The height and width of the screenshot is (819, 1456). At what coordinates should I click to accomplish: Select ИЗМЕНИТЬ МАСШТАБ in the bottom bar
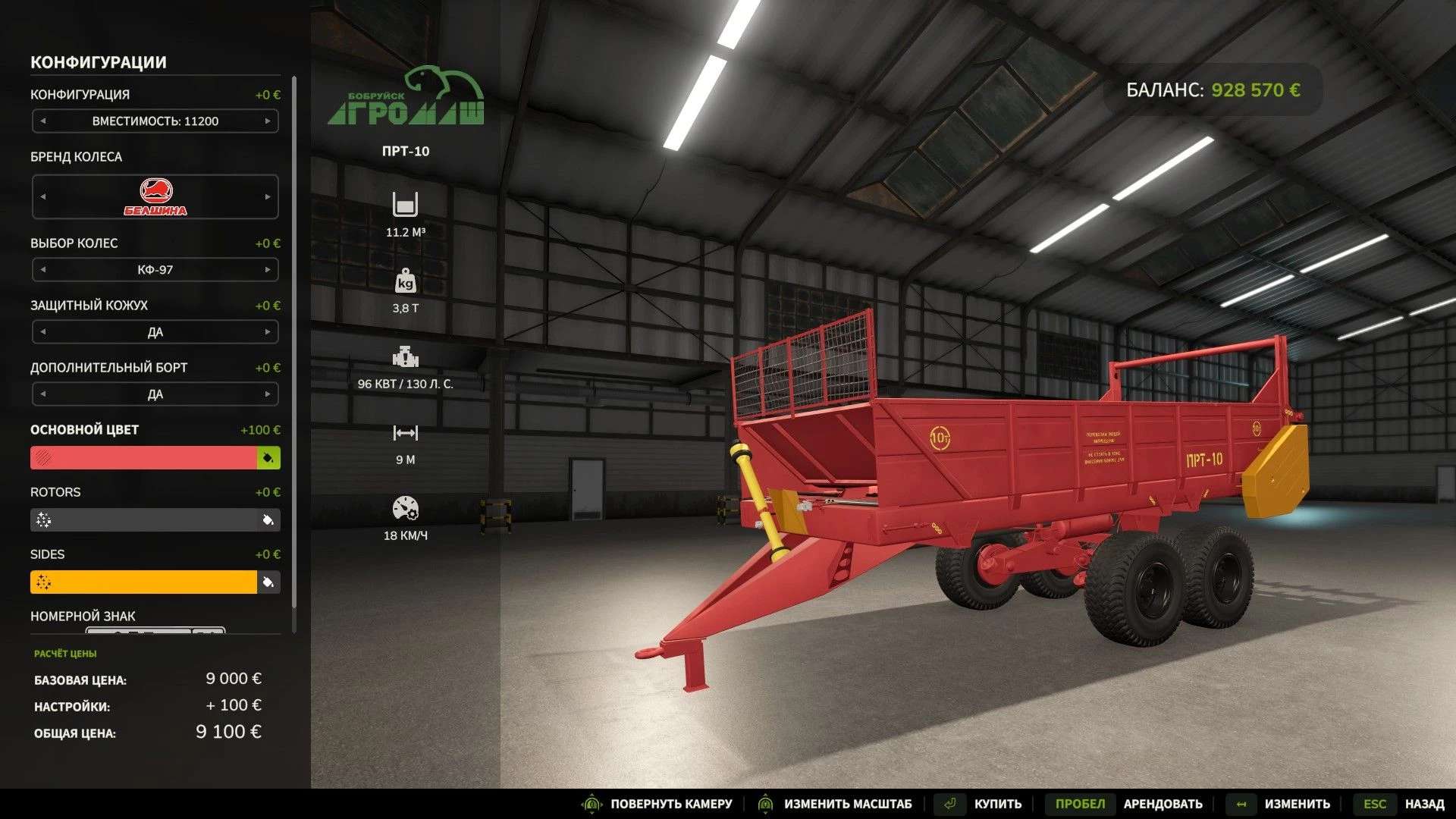[x=839, y=803]
